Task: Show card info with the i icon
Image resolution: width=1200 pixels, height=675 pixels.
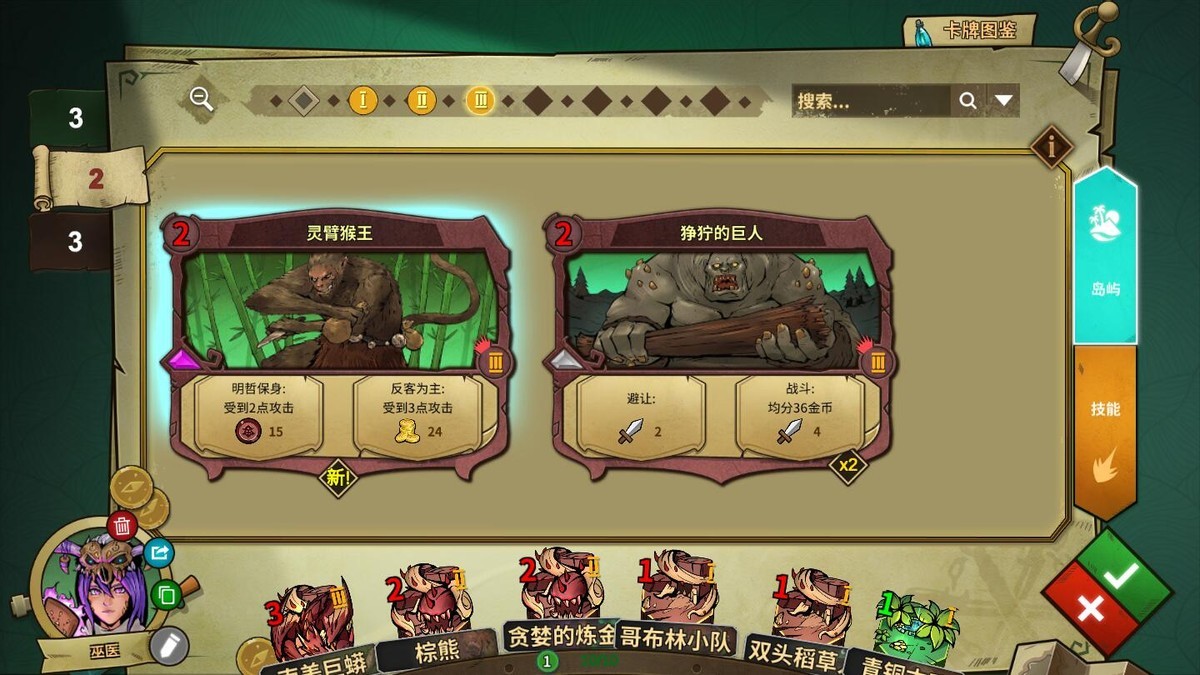Action: [x=1051, y=147]
